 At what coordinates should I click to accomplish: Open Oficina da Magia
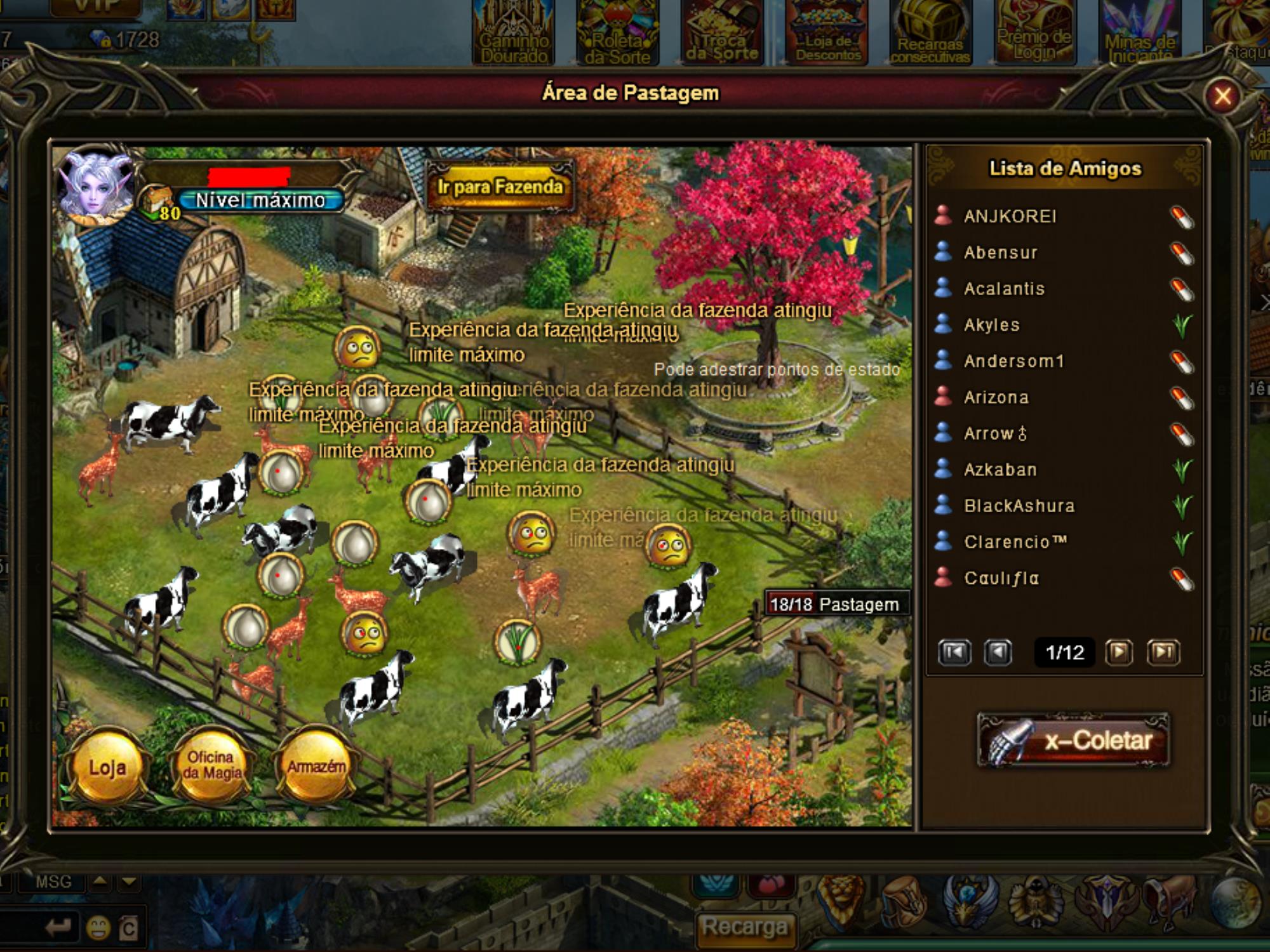[212, 767]
